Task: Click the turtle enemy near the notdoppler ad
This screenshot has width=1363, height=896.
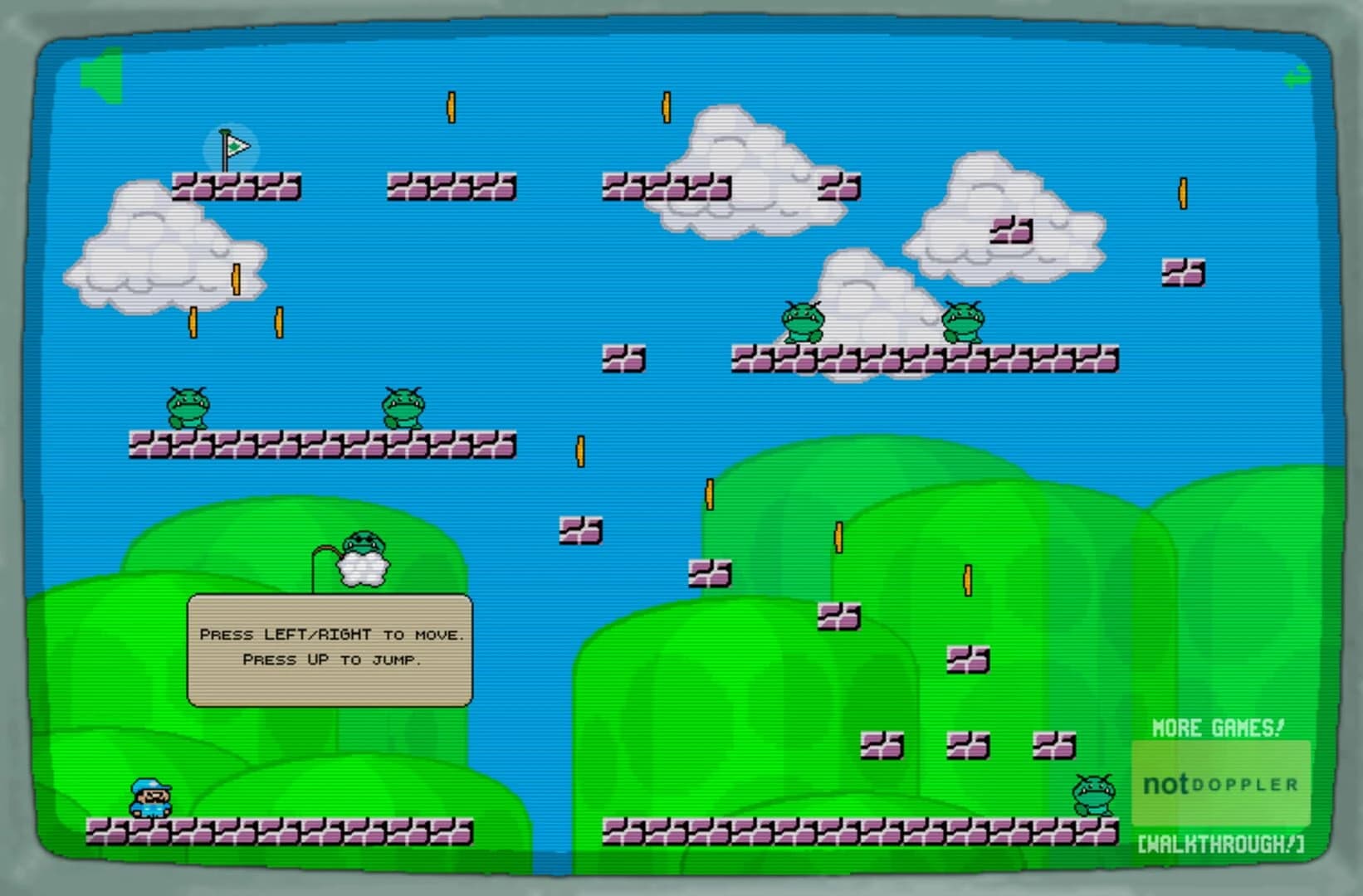Action: (1094, 794)
